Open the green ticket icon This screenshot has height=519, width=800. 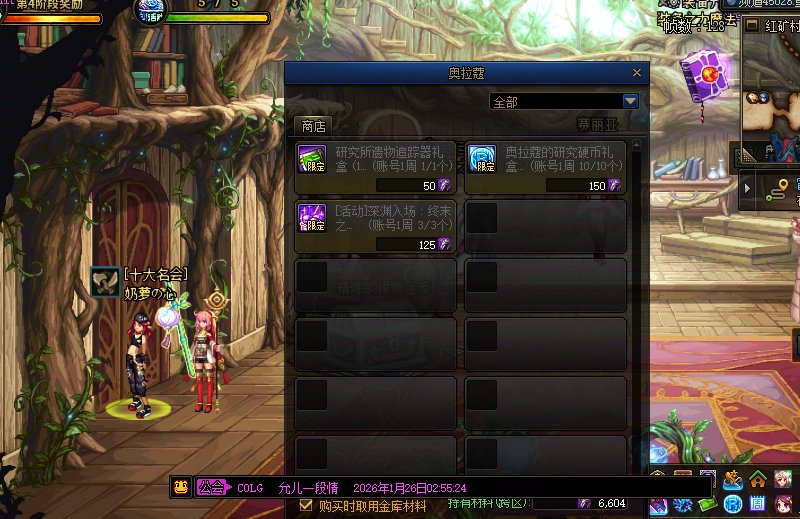click(708, 503)
